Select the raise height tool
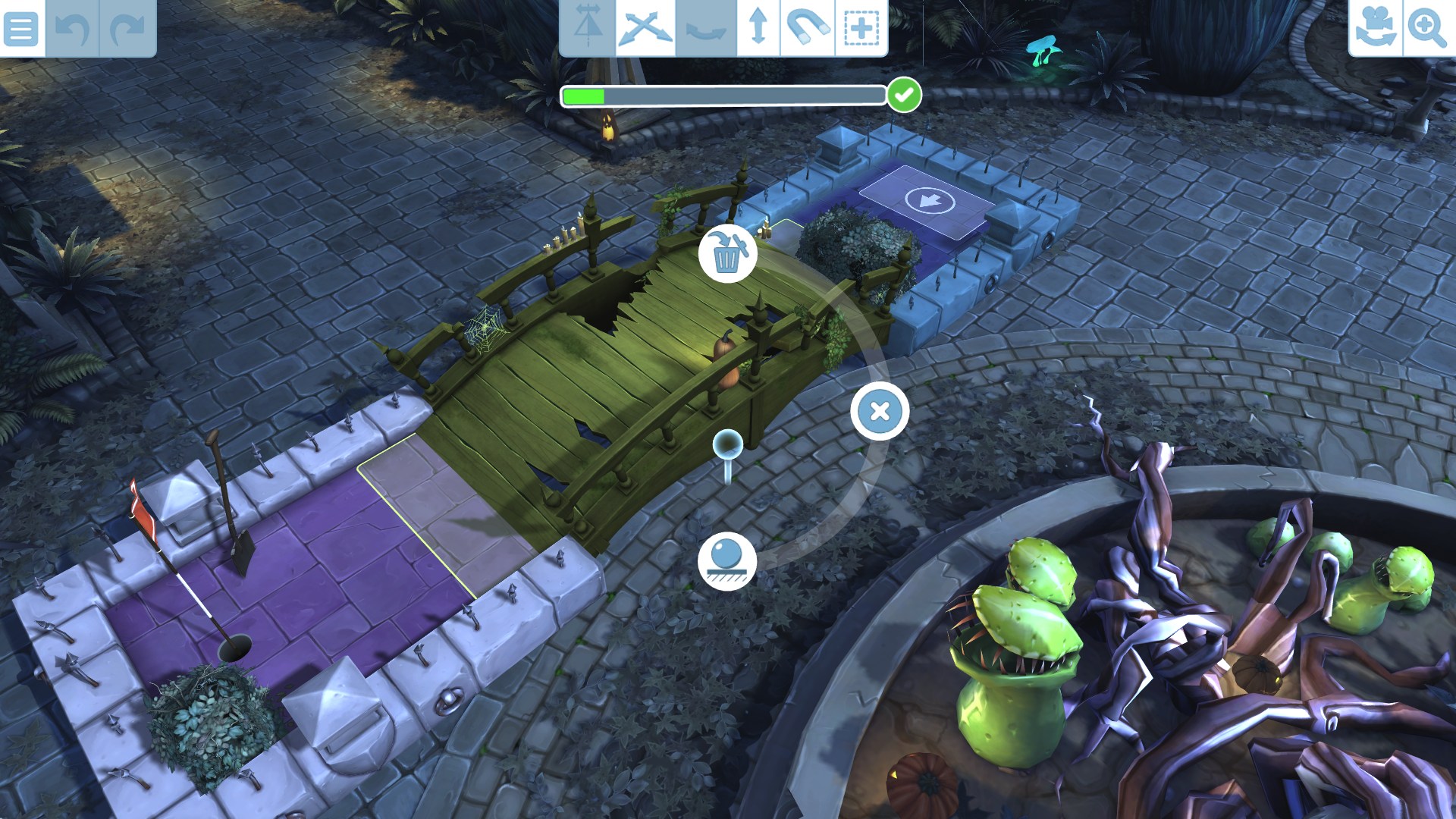The width and height of the screenshot is (1456, 819). pos(758,27)
